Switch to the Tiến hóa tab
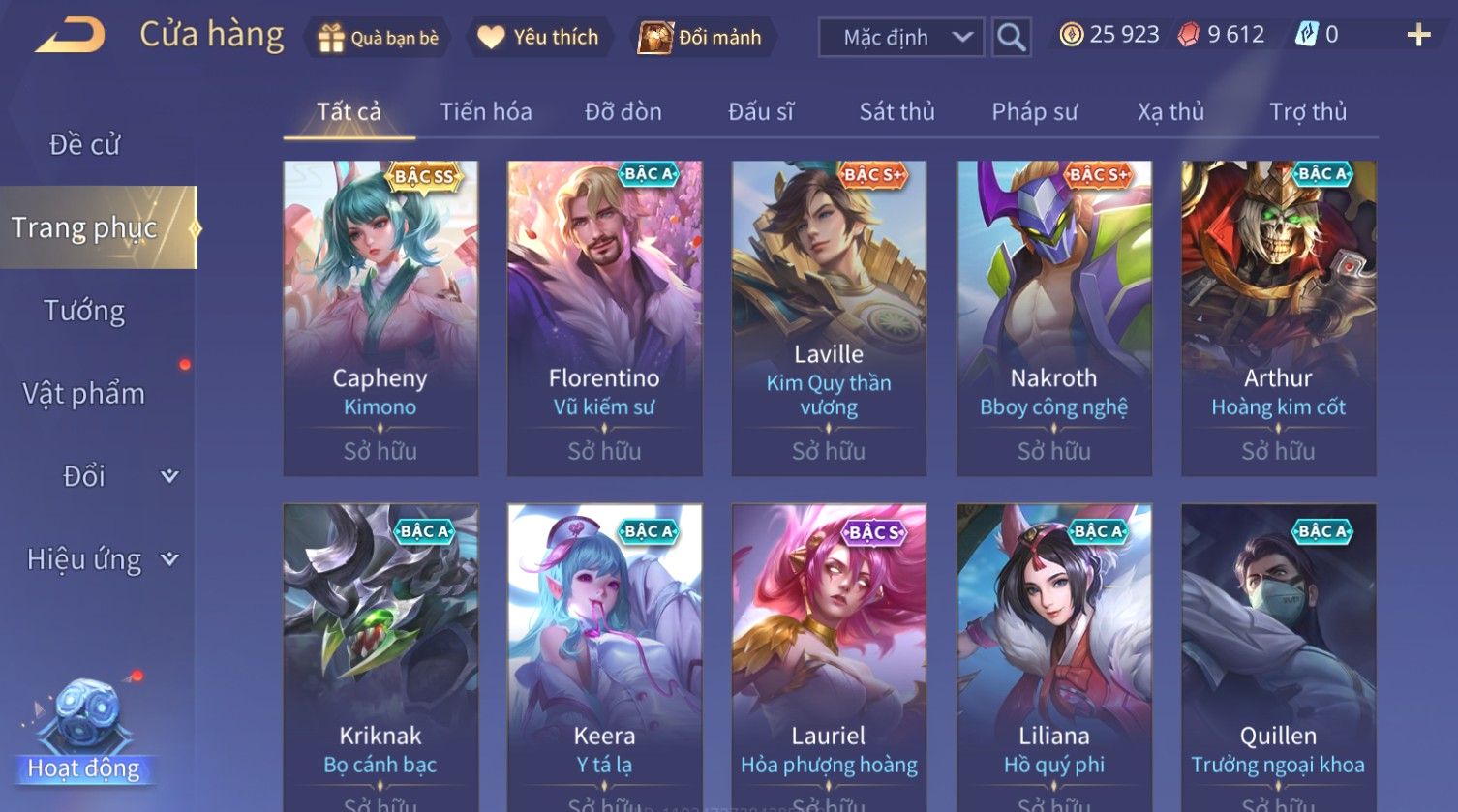1458x812 pixels. click(x=485, y=112)
